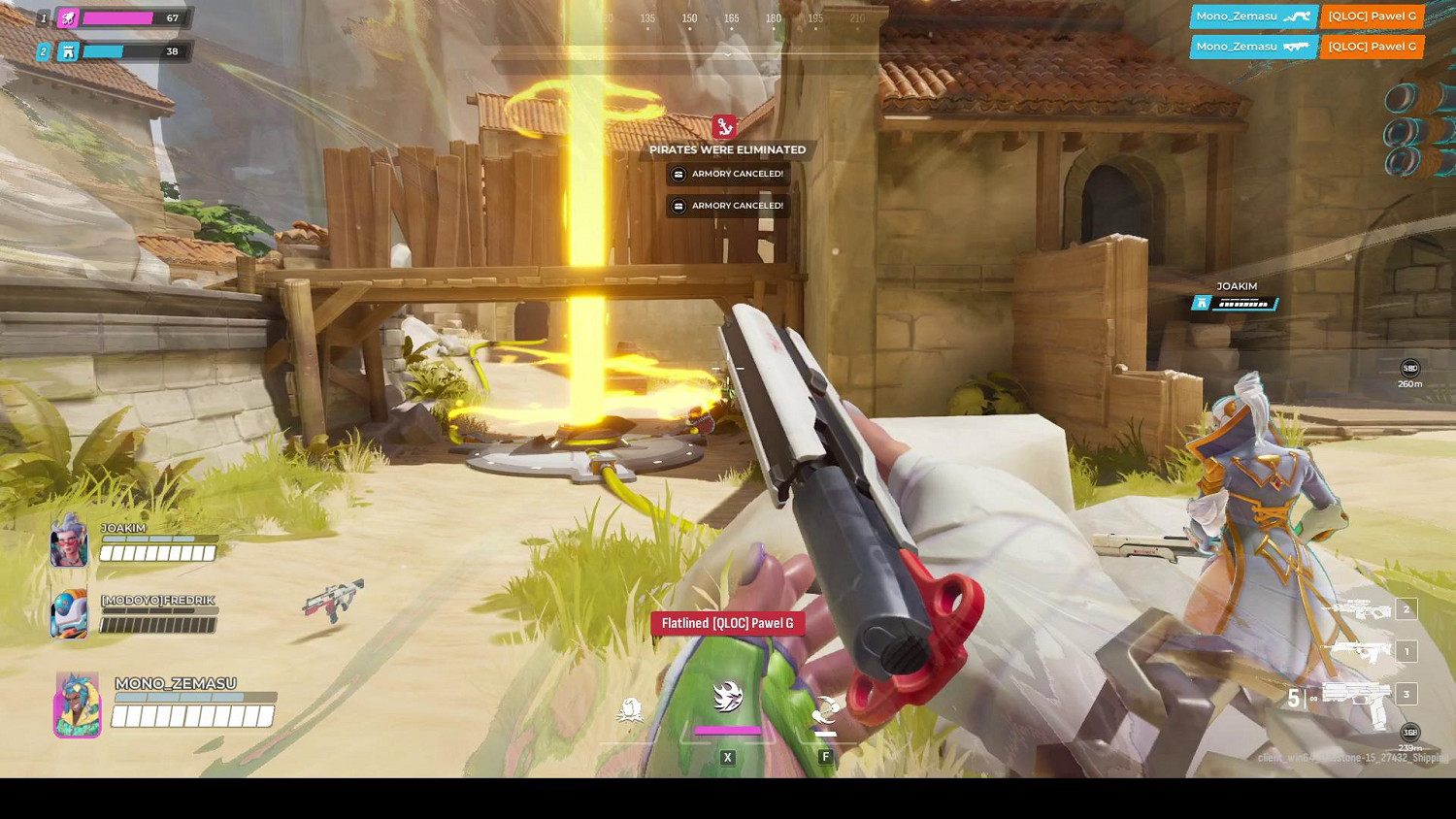Click the JOAKIM nameplate above the ally character
The height and width of the screenshot is (819, 1456).
point(1238,285)
